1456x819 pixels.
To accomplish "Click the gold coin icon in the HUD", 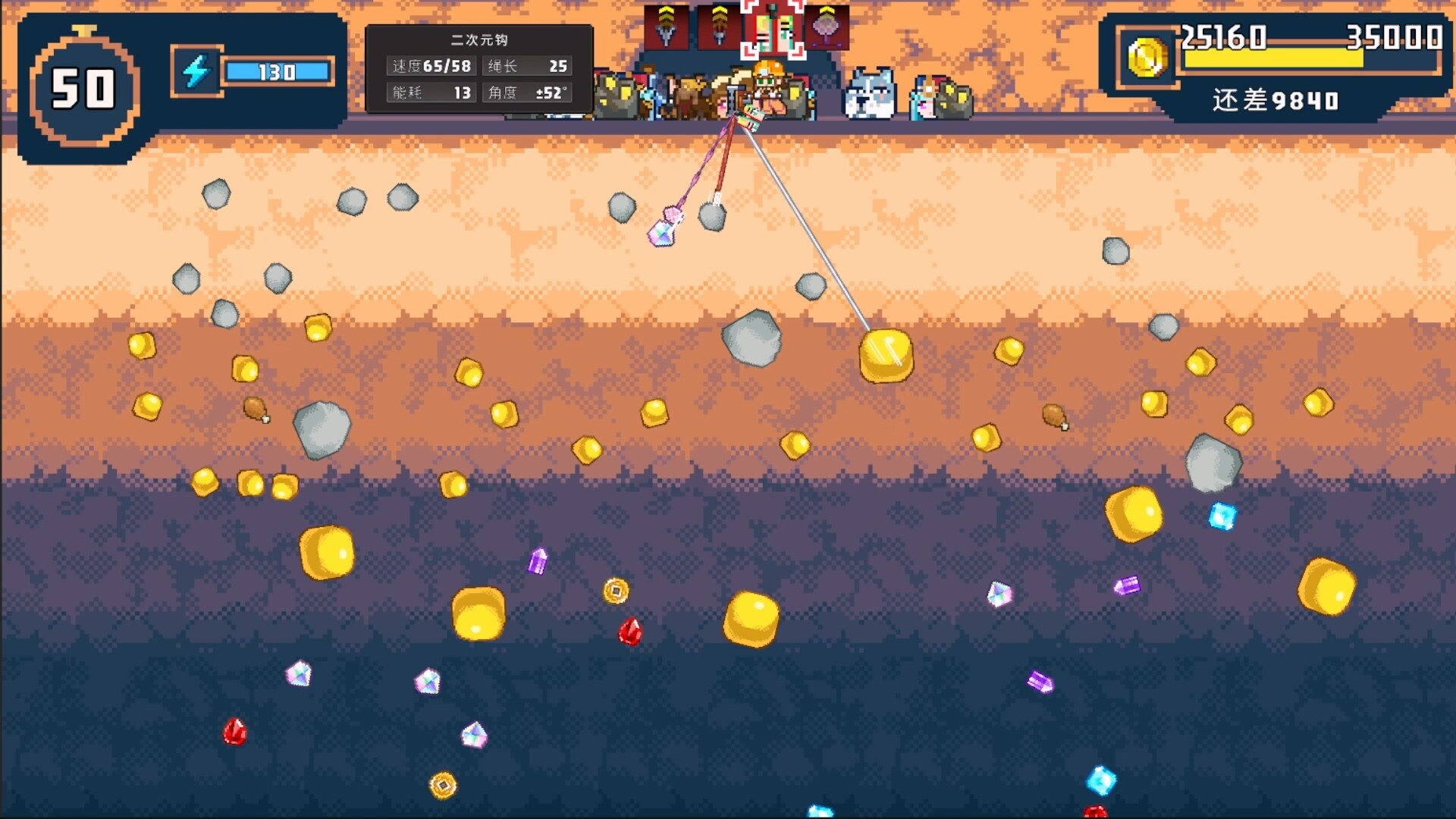I will (x=1147, y=58).
